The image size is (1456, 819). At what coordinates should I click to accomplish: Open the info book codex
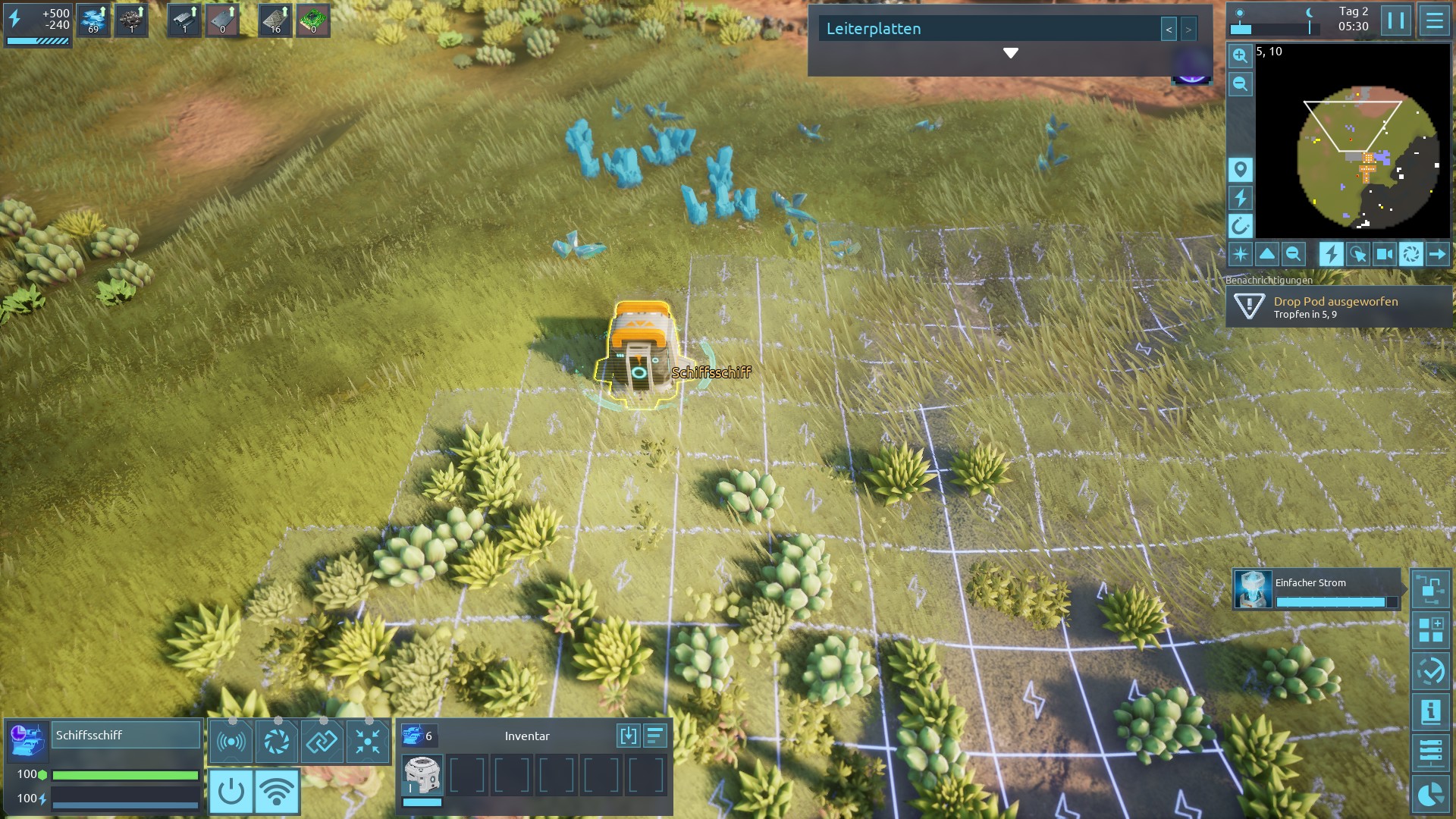1430,712
